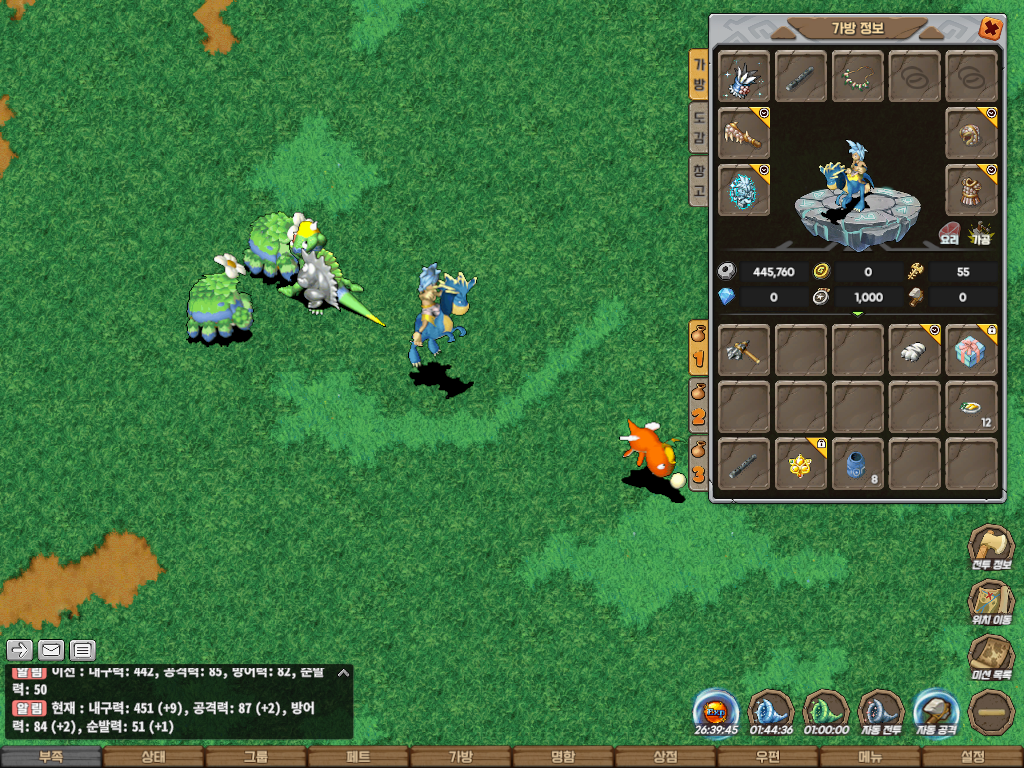Select the crystal egg equipment slot
1024x768 pixels.
pyautogui.click(x=744, y=190)
